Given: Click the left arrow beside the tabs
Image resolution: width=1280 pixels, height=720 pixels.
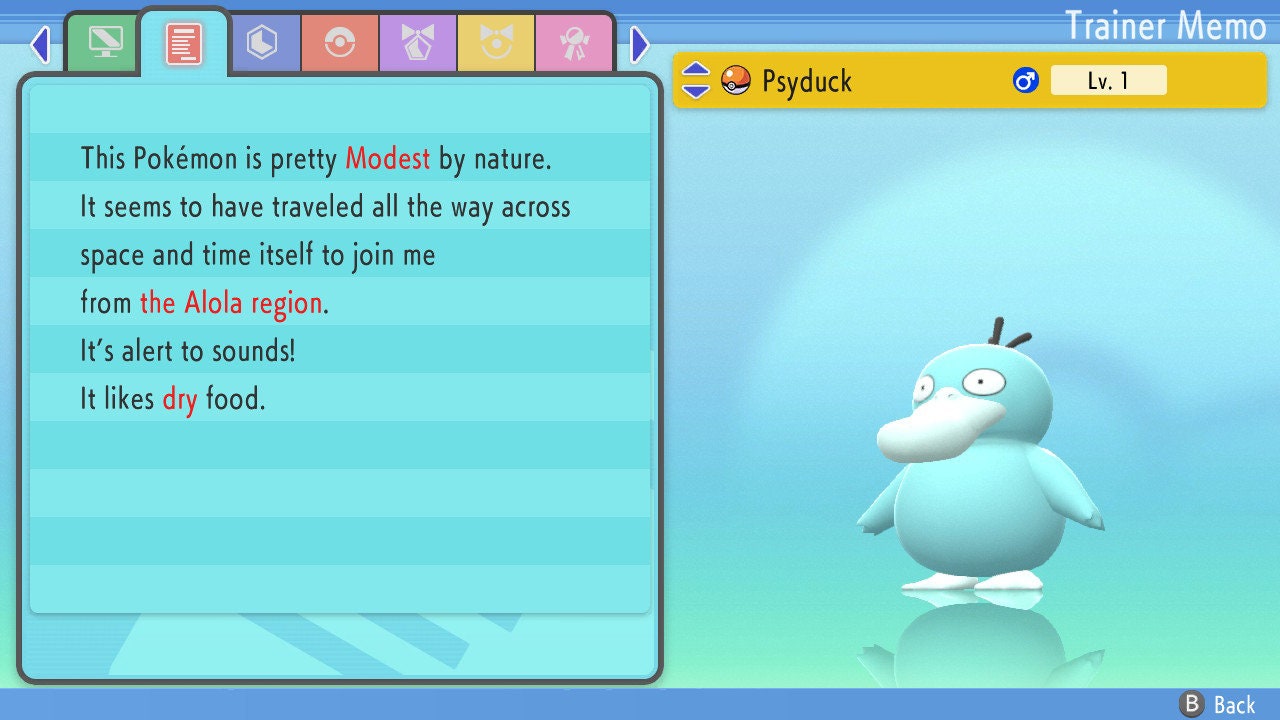Looking at the screenshot, I should (x=40, y=44).
